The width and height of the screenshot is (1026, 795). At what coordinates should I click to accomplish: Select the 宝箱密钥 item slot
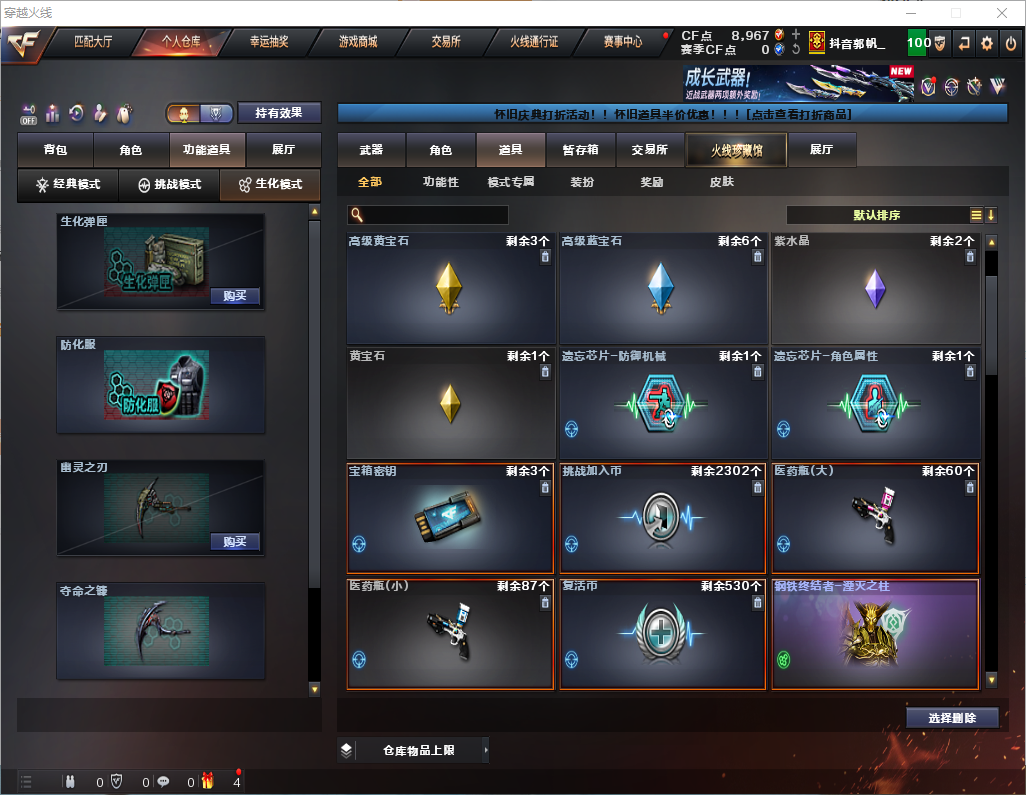450,517
